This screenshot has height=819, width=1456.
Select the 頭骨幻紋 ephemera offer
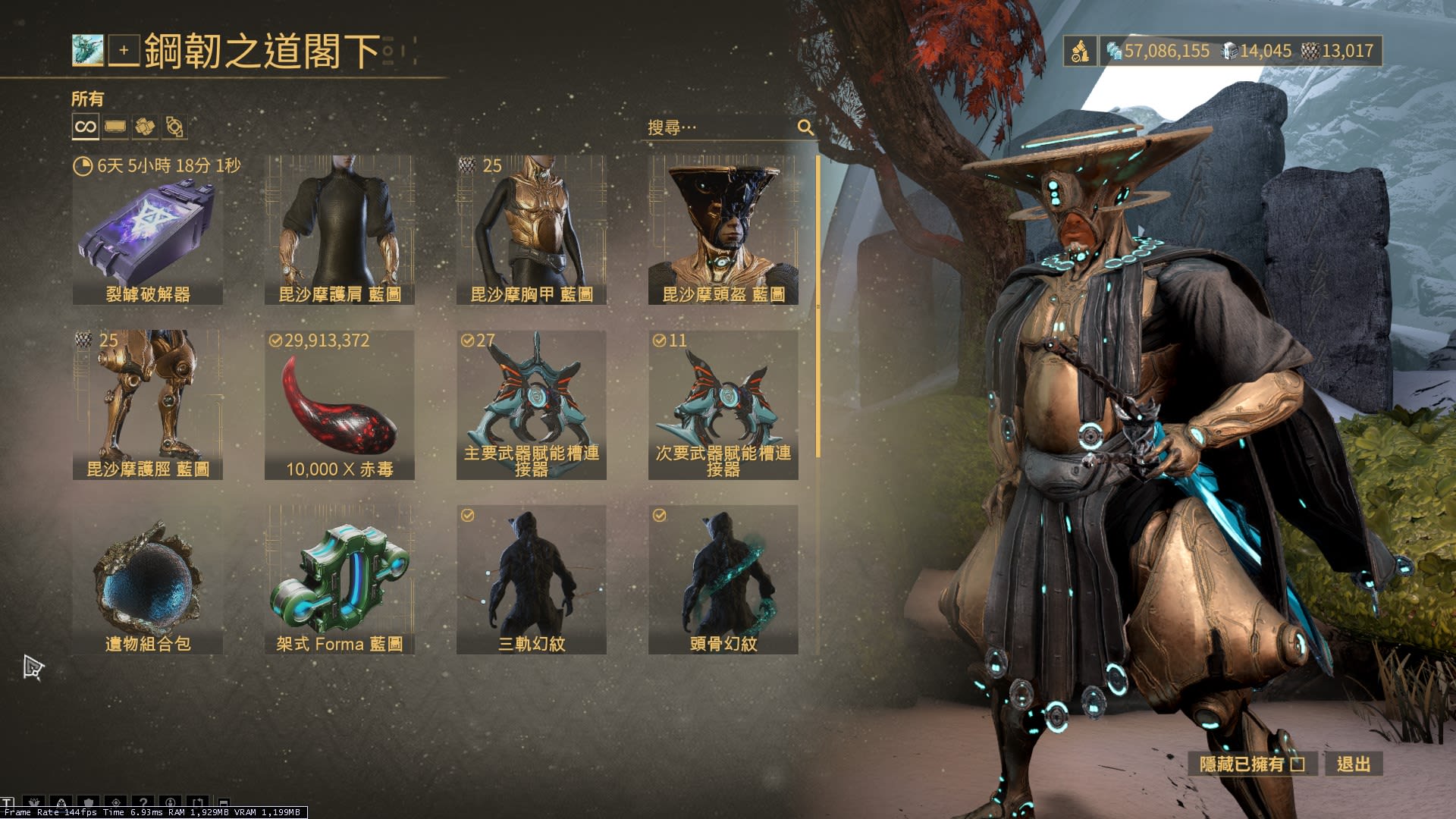723,580
